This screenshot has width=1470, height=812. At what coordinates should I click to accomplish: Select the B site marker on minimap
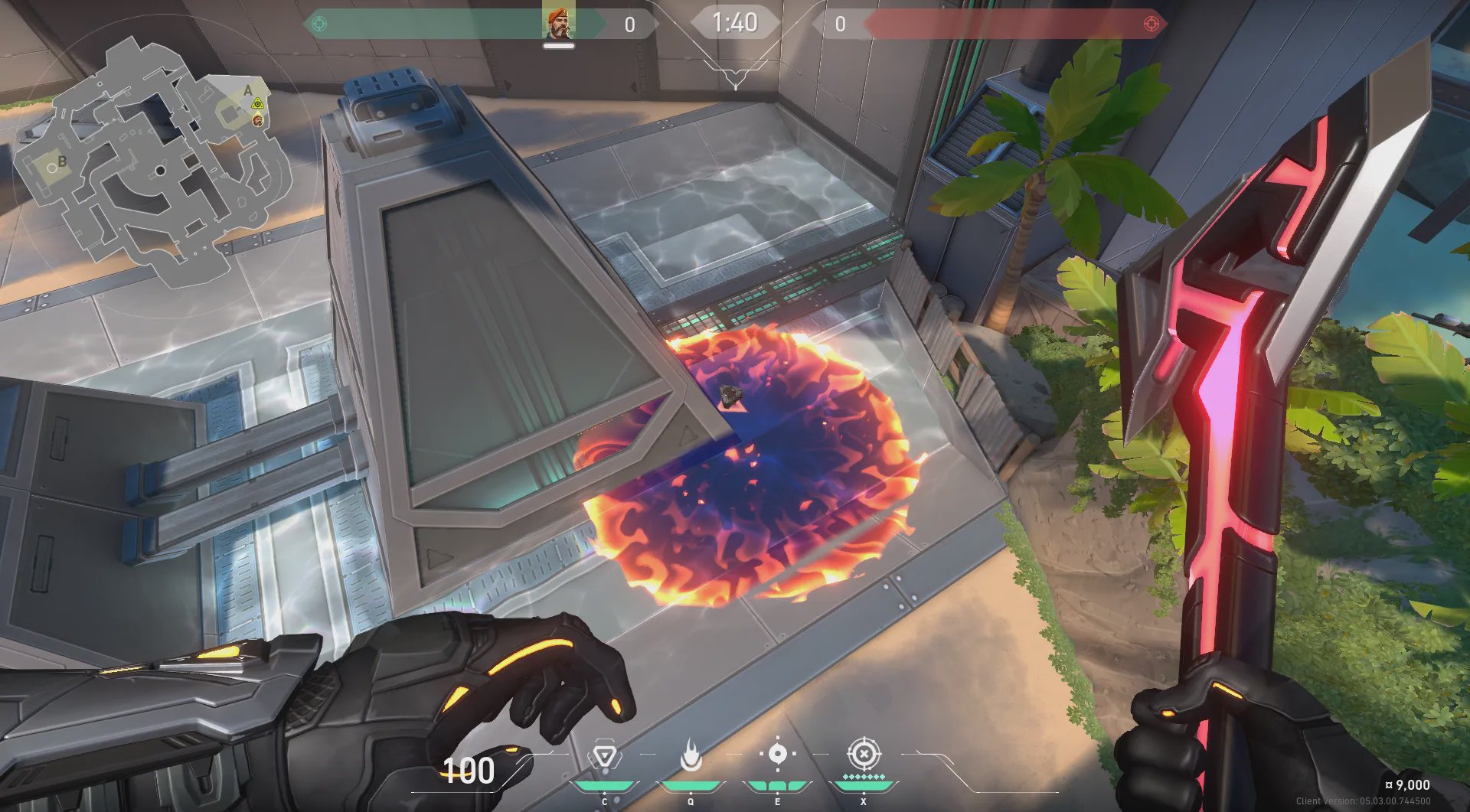pyautogui.click(x=62, y=161)
